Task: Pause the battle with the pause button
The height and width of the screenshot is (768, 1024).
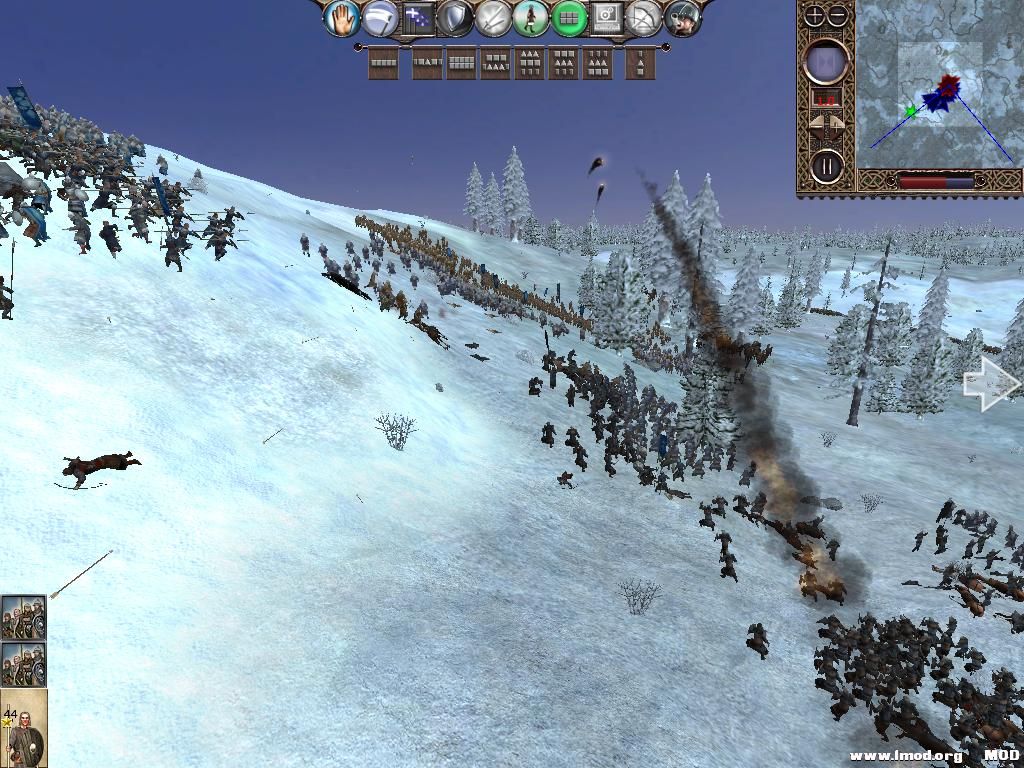Action: pos(827,165)
